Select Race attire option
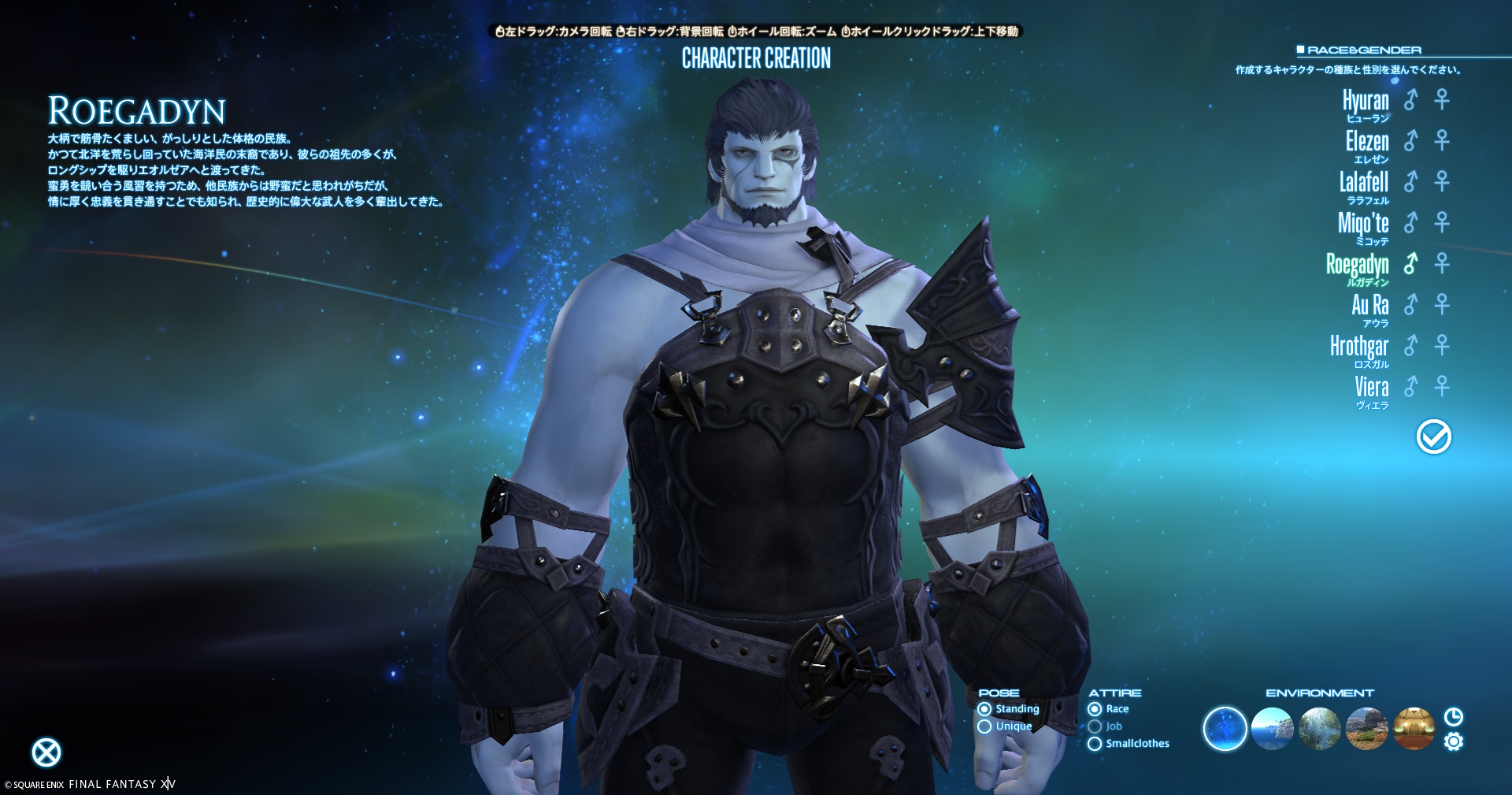This screenshot has width=1512, height=795. pos(1095,709)
